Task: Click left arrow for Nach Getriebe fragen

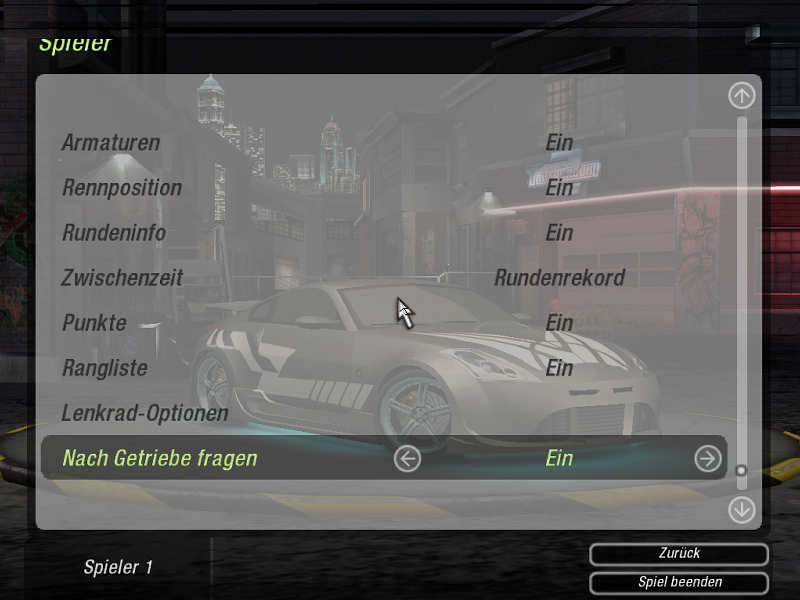Action: pos(407,458)
